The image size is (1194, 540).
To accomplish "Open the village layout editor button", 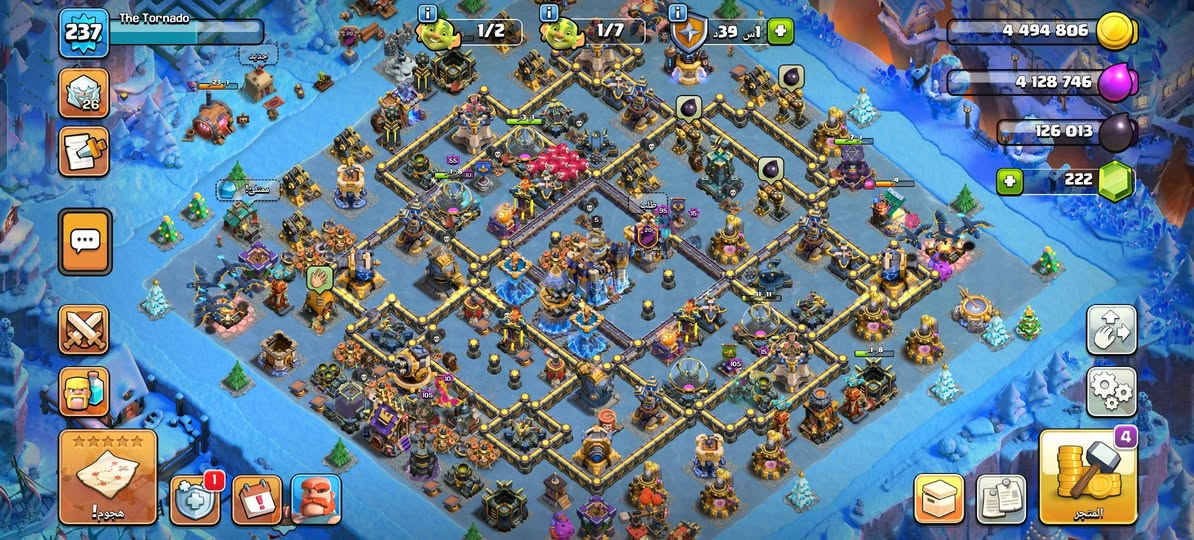I will (x=1111, y=330).
